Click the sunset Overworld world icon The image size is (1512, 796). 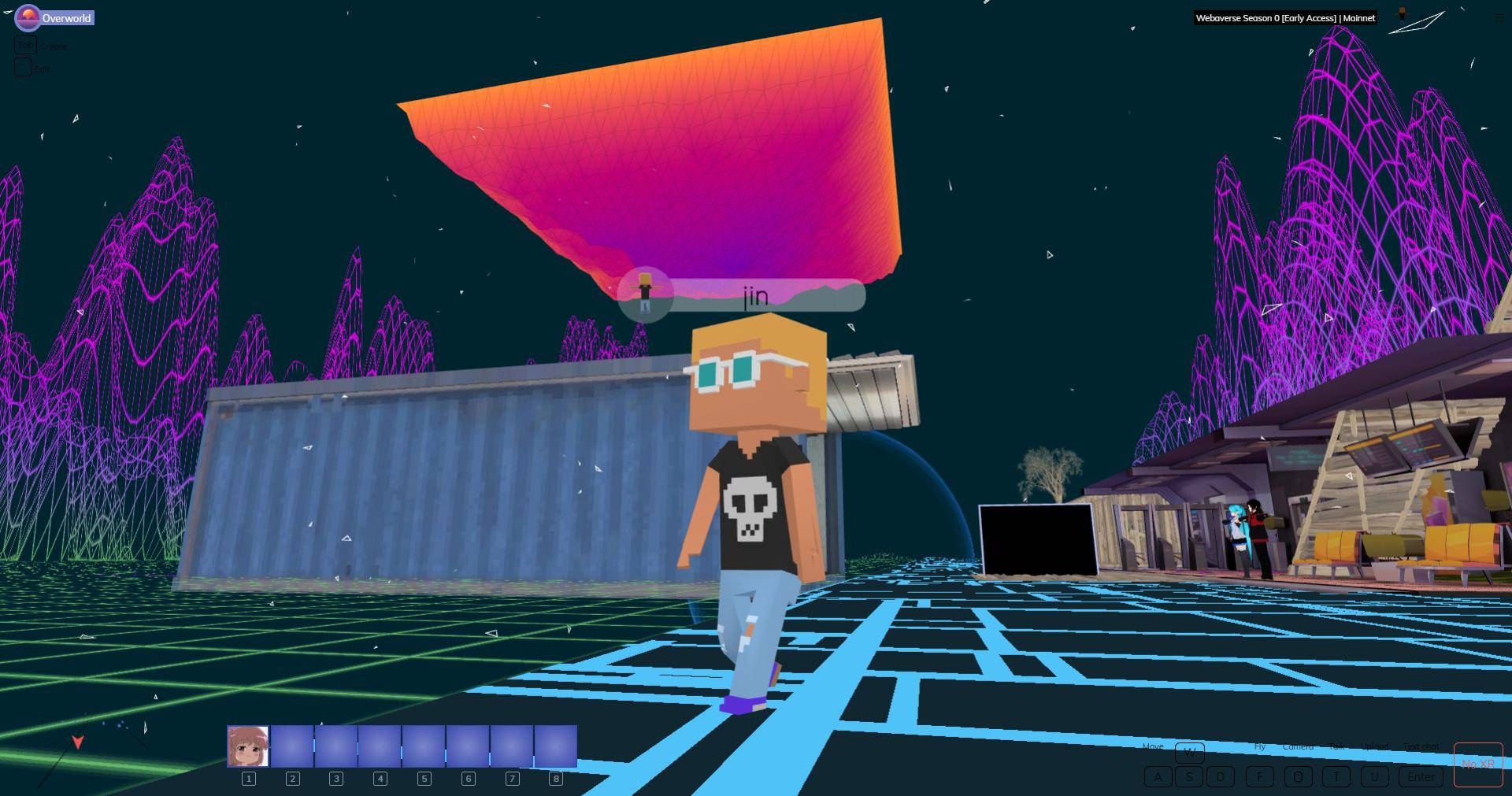[28, 17]
